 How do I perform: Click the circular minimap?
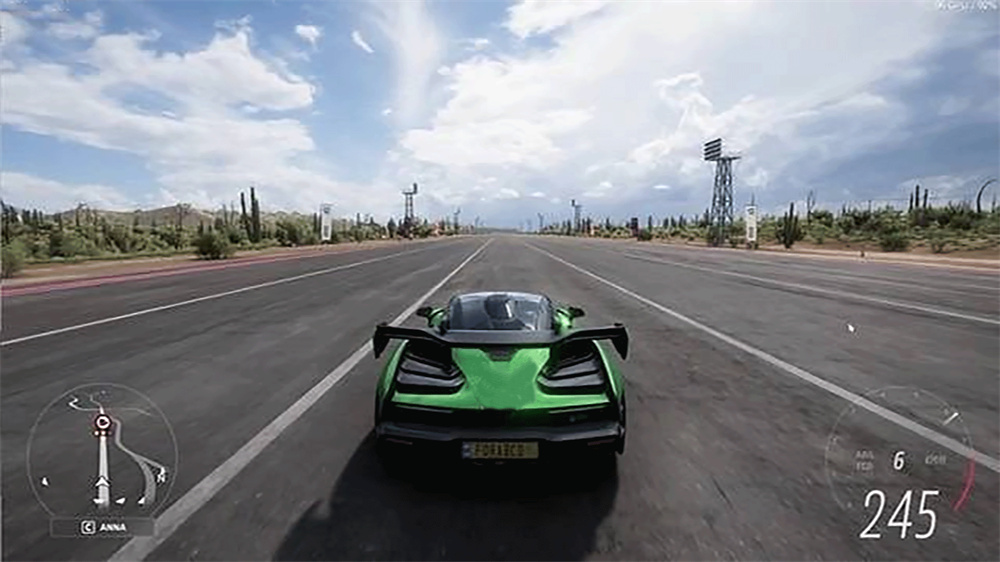tap(102, 449)
